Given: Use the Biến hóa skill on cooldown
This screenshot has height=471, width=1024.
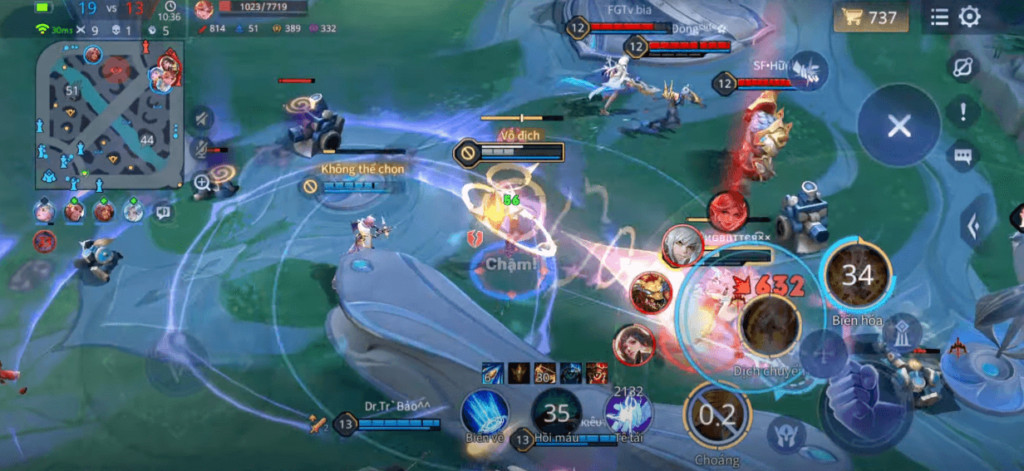Looking at the screenshot, I should pyautogui.click(x=857, y=275).
